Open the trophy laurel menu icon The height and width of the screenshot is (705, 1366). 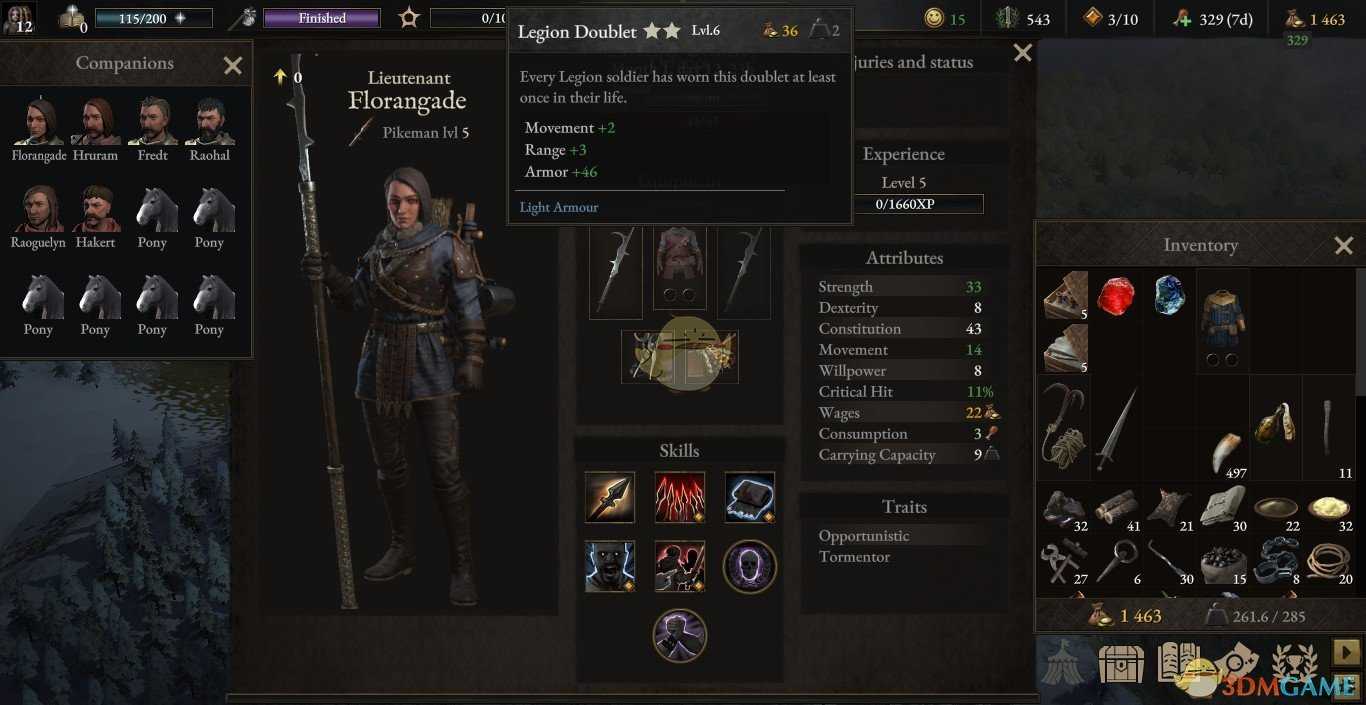click(1294, 664)
